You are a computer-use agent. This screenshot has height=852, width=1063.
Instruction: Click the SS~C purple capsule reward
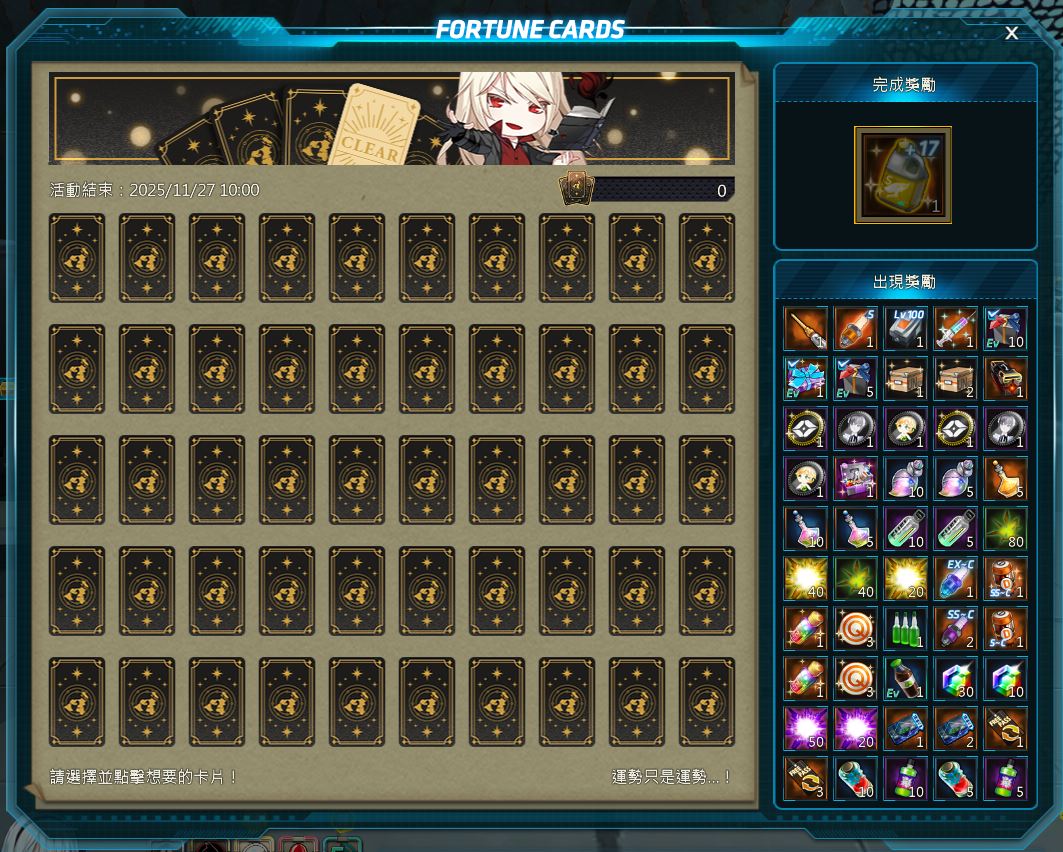coord(955,628)
